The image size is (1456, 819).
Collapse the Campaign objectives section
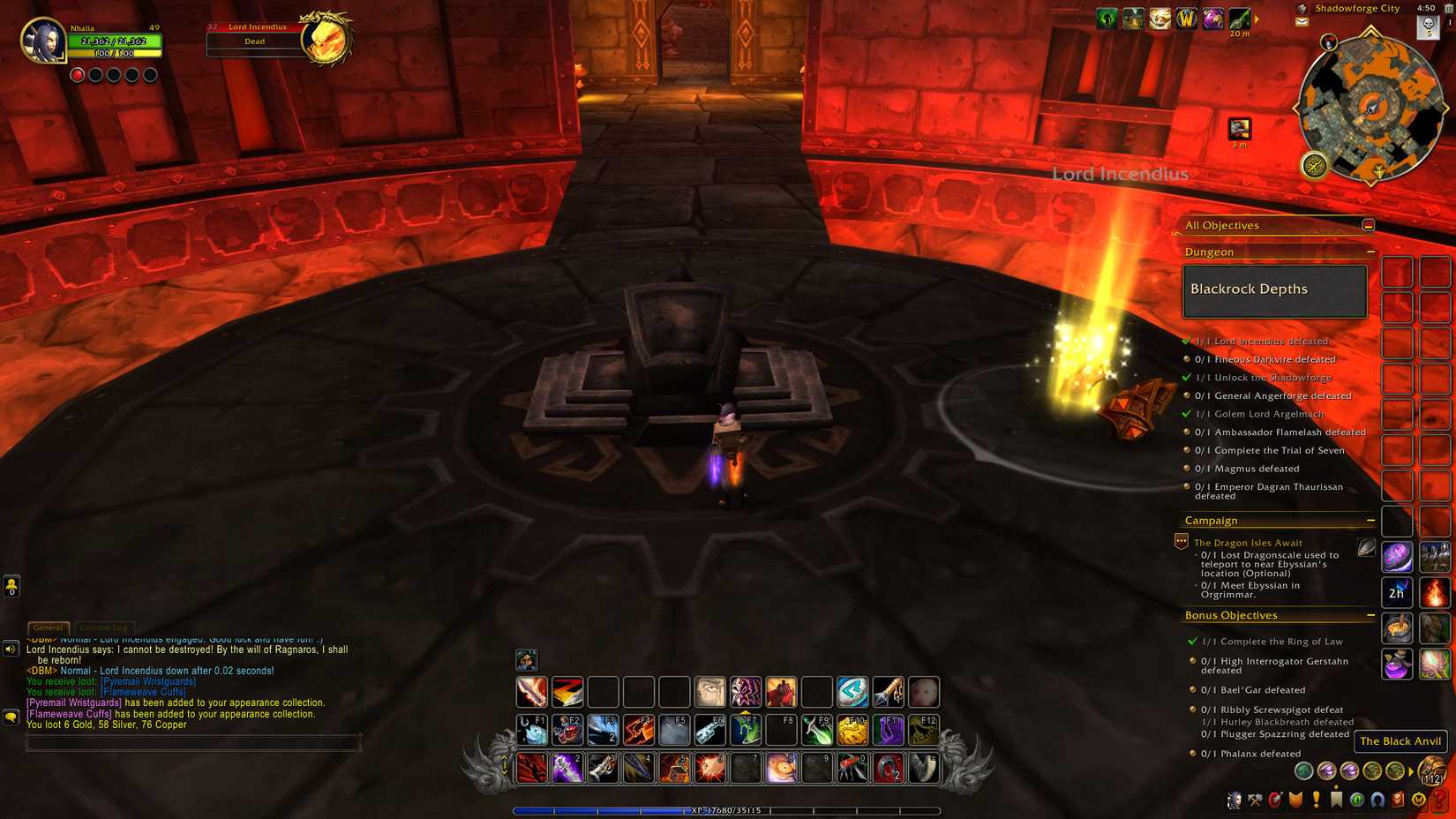pyautogui.click(x=1371, y=520)
